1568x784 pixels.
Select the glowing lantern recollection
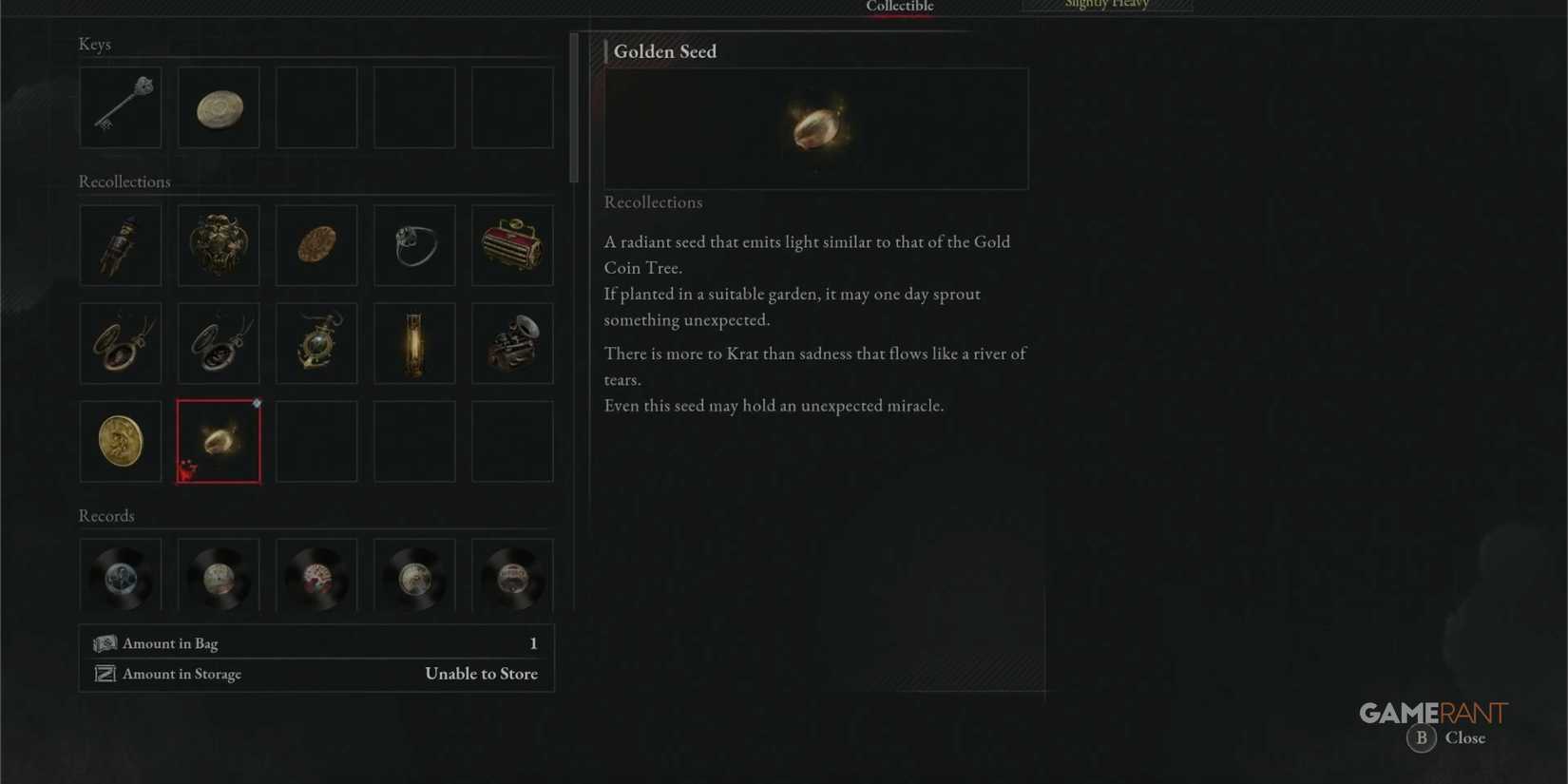pyautogui.click(x=413, y=343)
